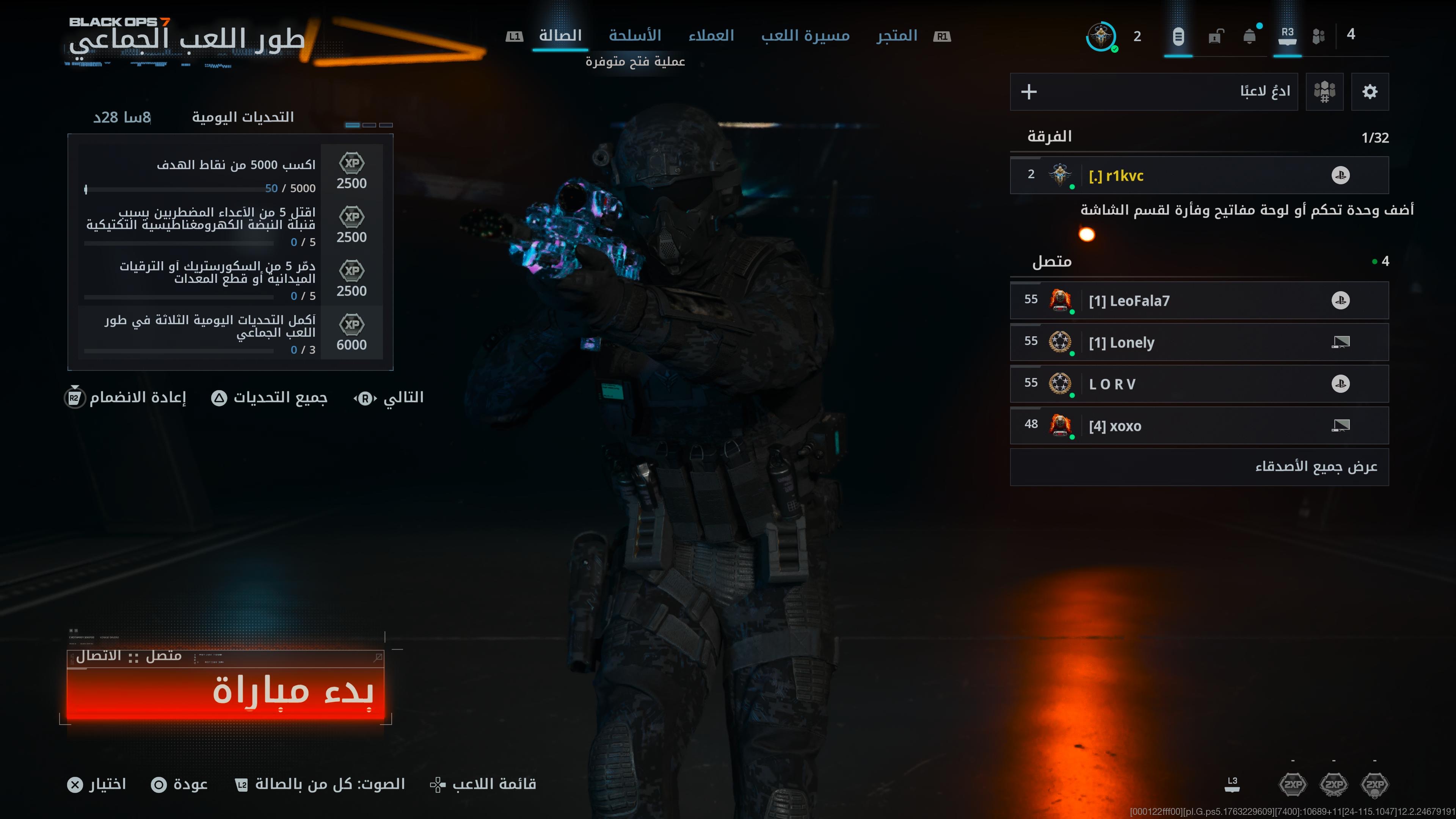The image size is (1456, 819).
Task: Select online friend LeoFala7
Action: (x=1198, y=301)
